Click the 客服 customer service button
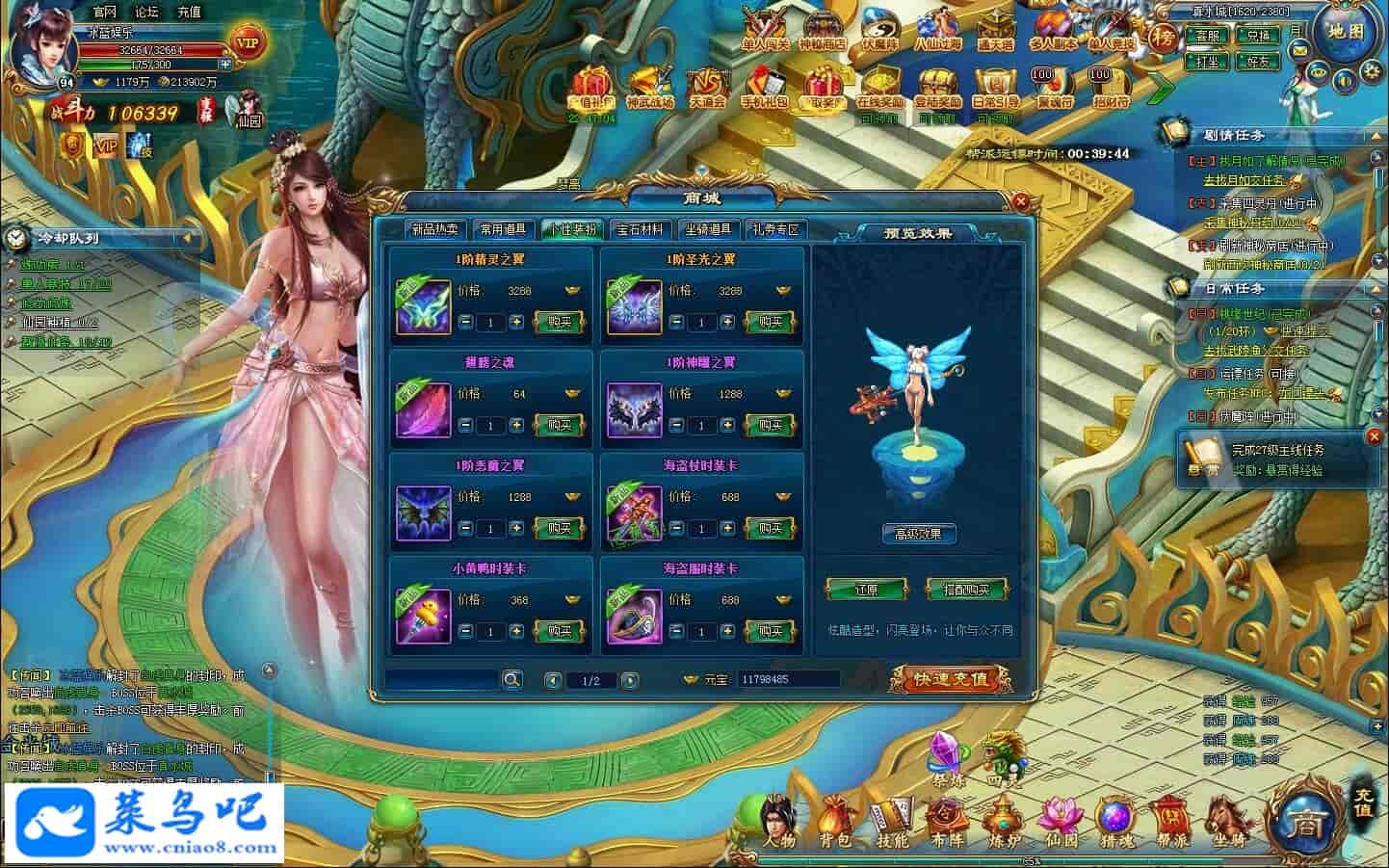 click(x=1208, y=36)
